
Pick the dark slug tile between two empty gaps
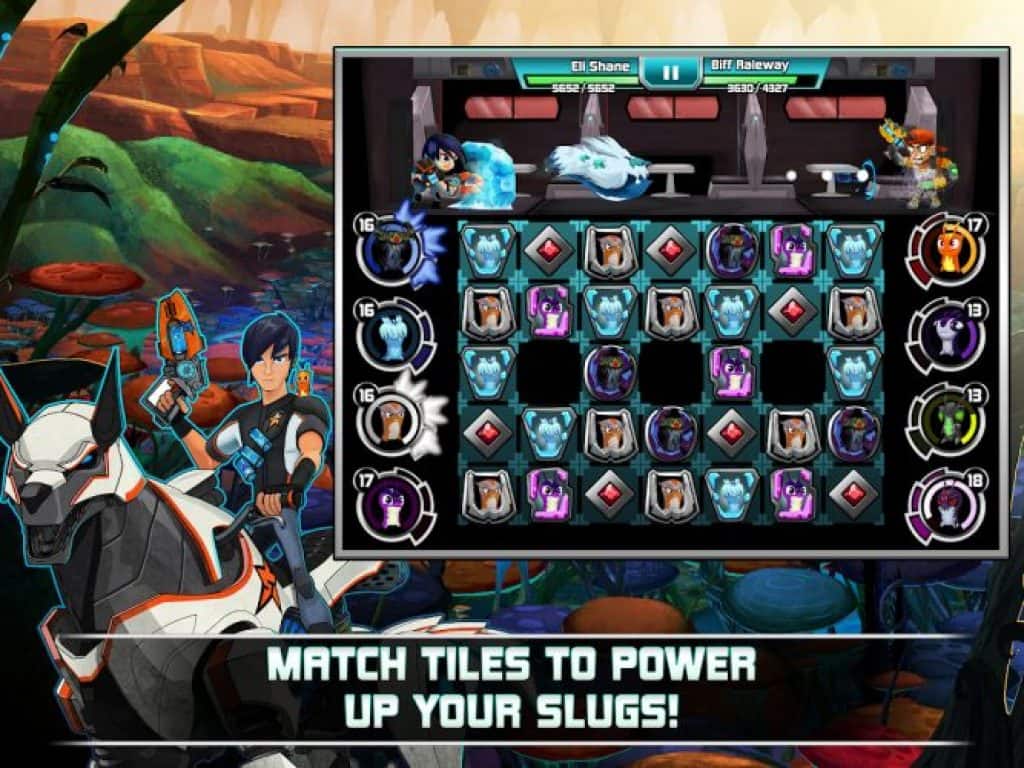pos(609,370)
